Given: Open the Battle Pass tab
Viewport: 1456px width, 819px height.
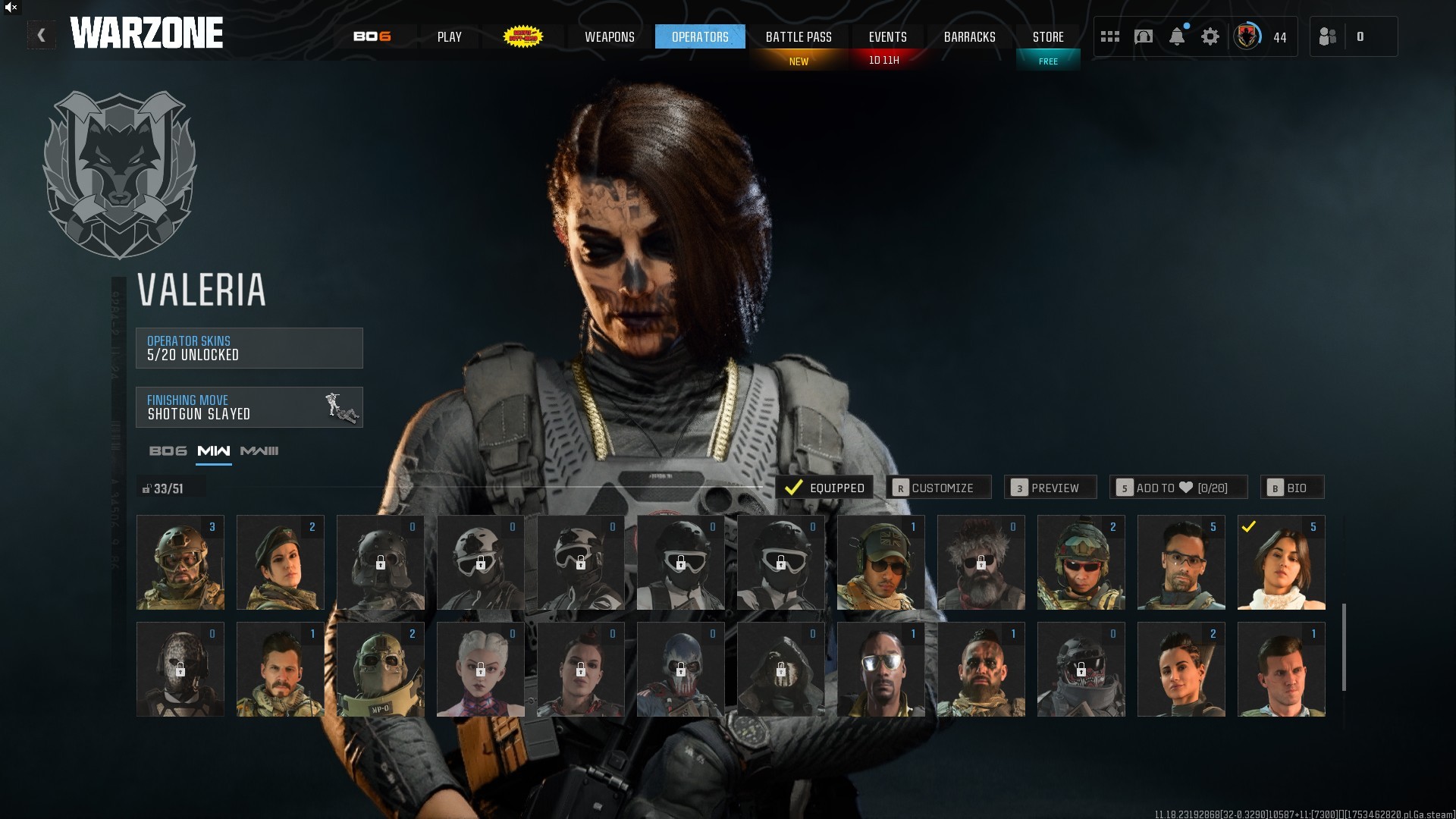Looking at the screenshot, I should (799, 36).
